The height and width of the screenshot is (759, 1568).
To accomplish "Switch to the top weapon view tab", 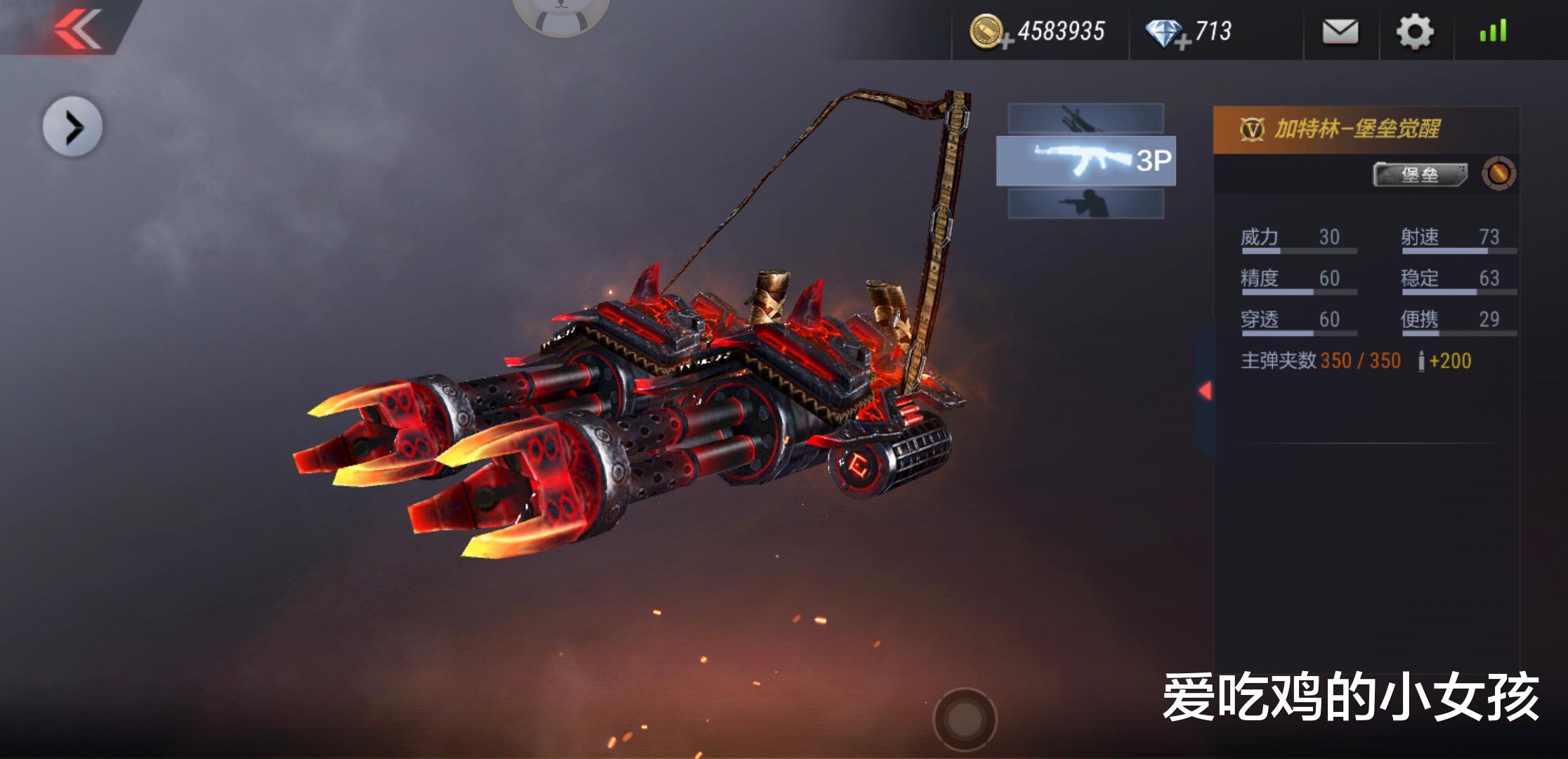I will (x=1085, y=118).
